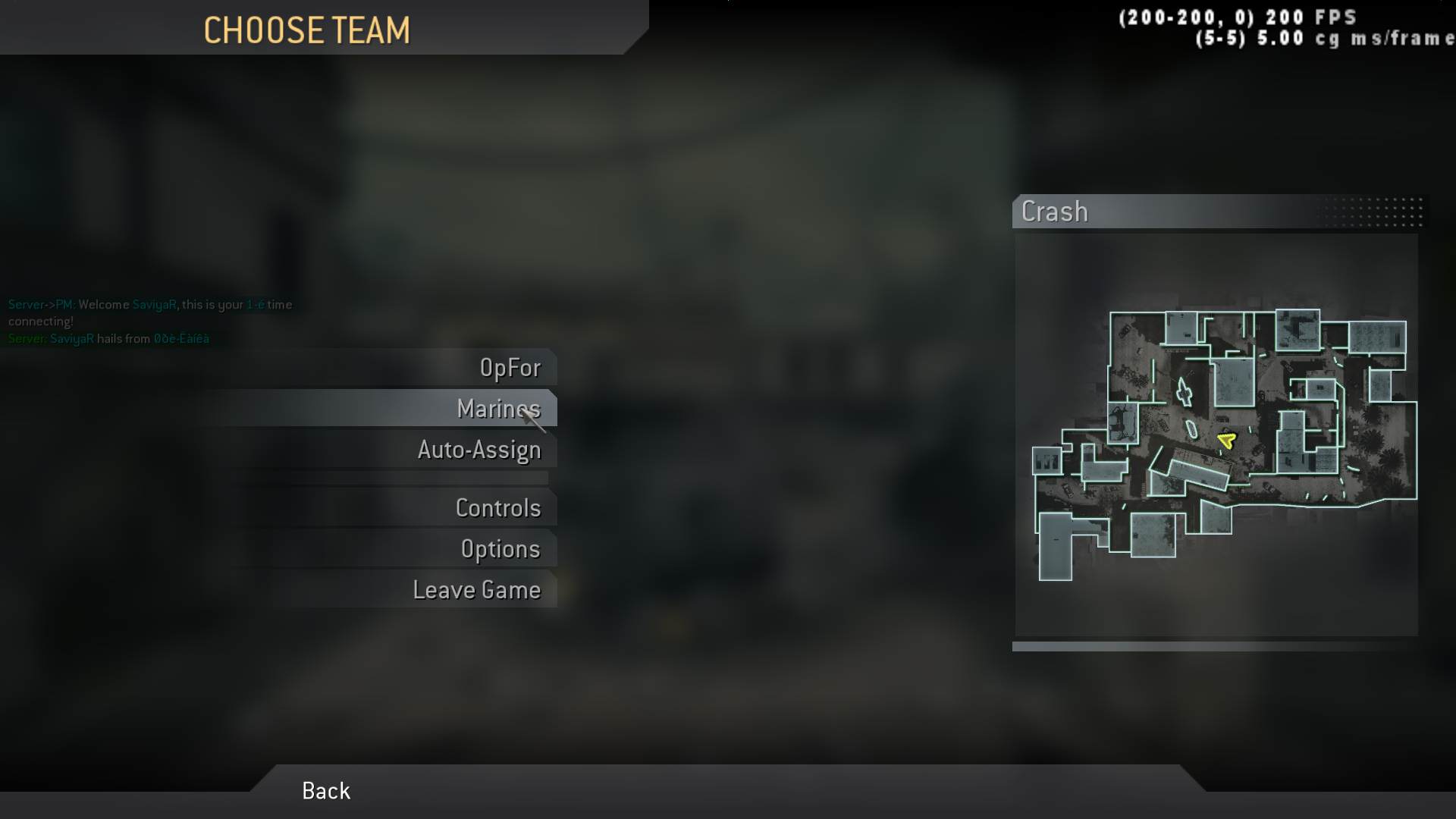The image size is (1456, 819).
Task: Open the Options menu
Action: click(x=501, y=548)
